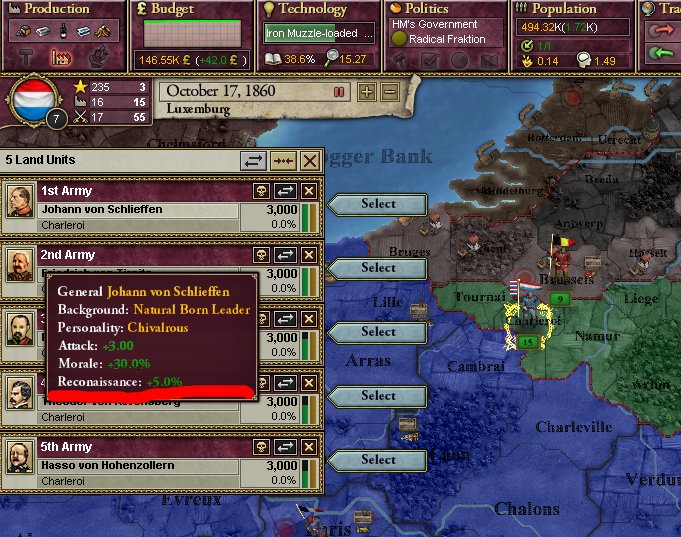Decrease game speed with the minus button

pos(389,92)
